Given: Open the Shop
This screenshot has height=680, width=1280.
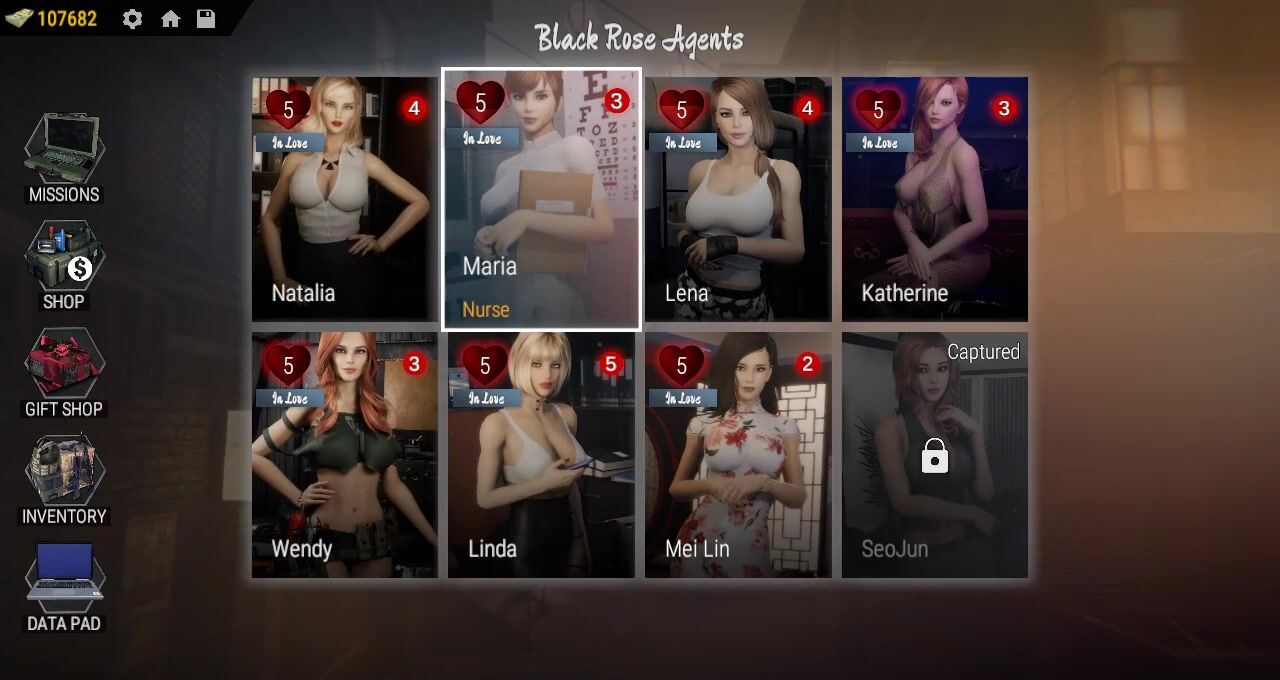Looking at the screenshot, I should click(x=64, y=265).
